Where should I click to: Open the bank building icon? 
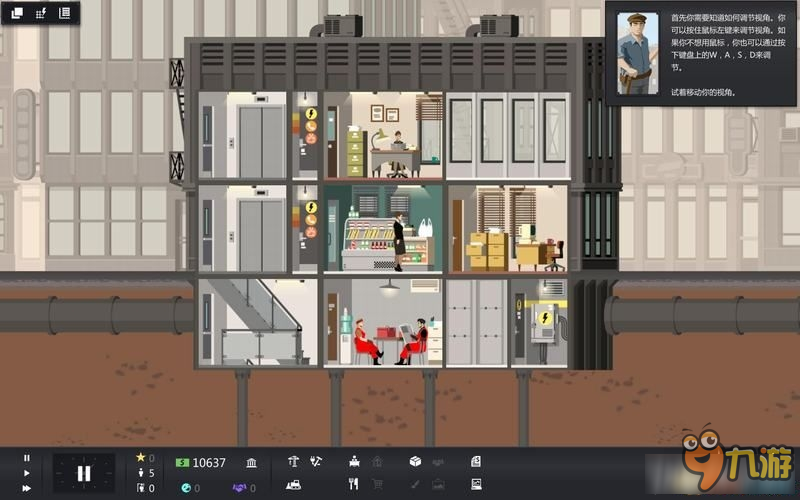[251, 462]
